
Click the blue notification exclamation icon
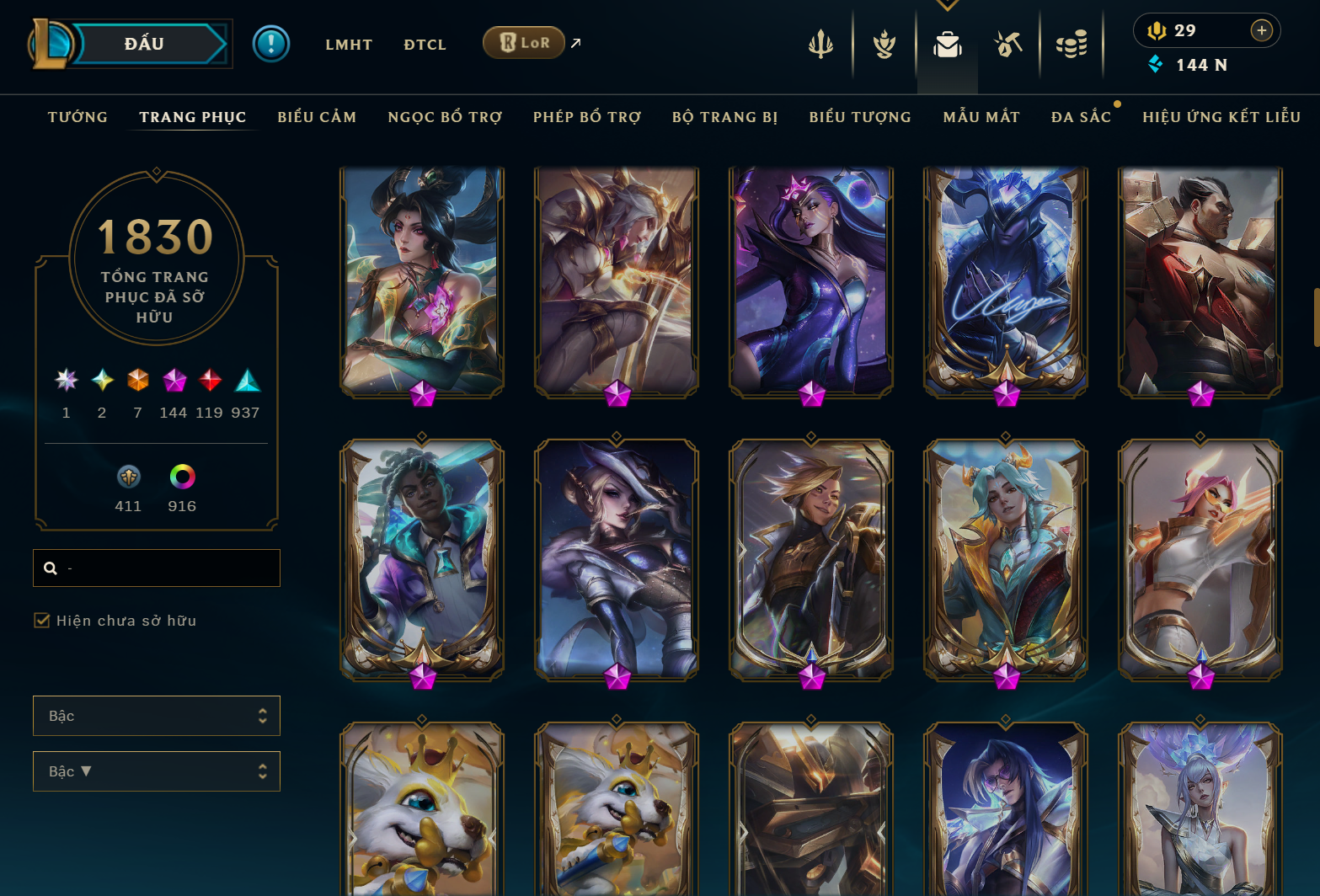270,44
